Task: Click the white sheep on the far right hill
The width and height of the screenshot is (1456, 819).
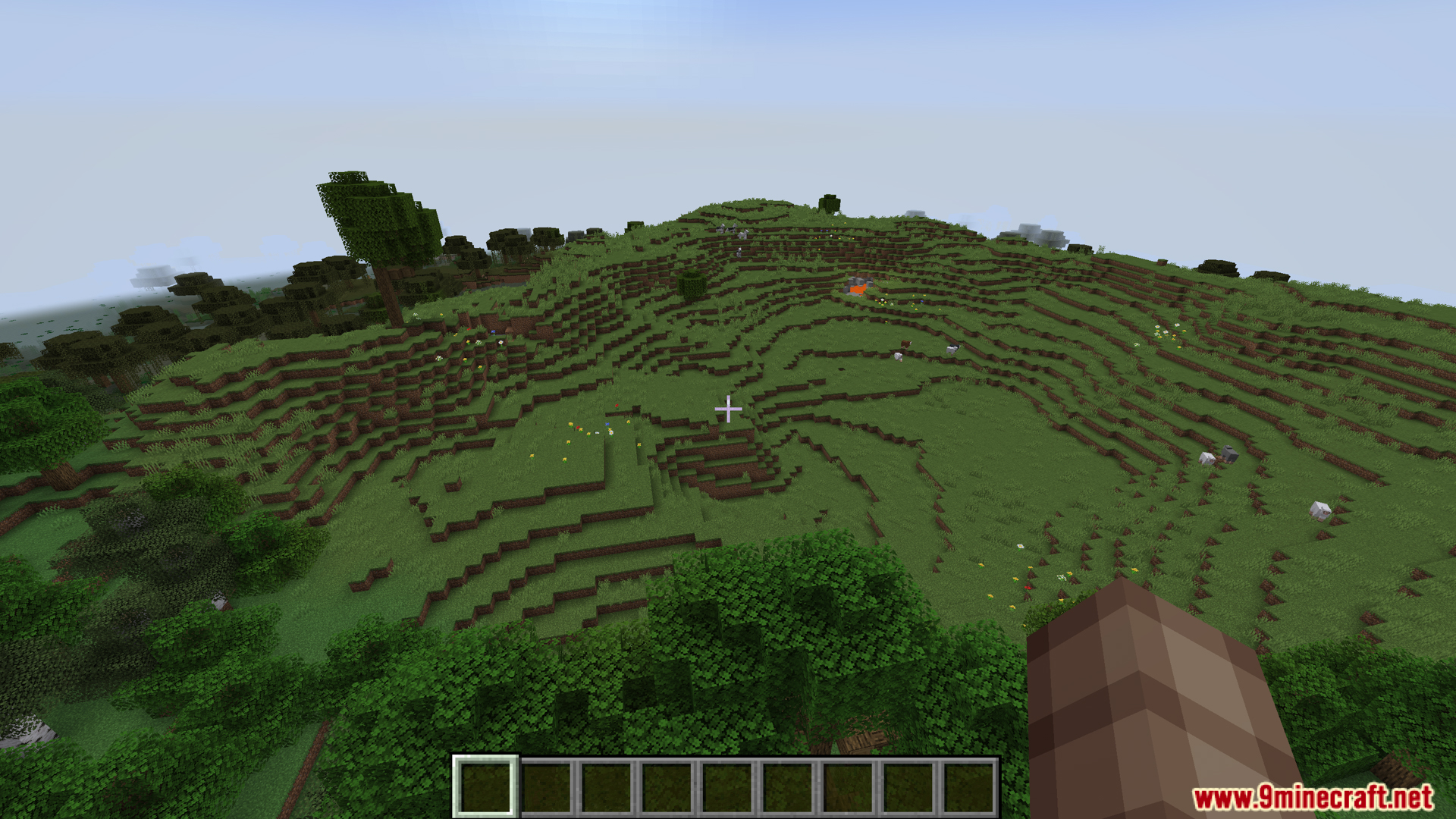Action: tap(1320, 510)
